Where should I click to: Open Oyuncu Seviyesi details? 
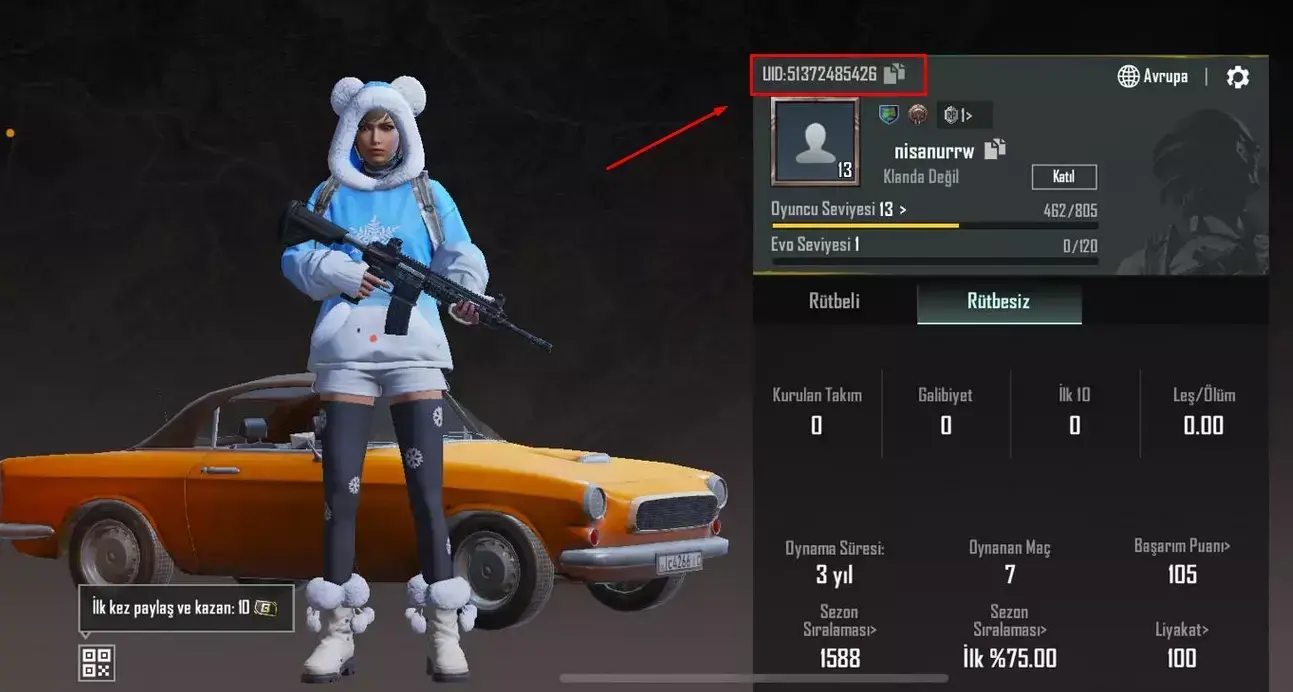tap(838, 209)
